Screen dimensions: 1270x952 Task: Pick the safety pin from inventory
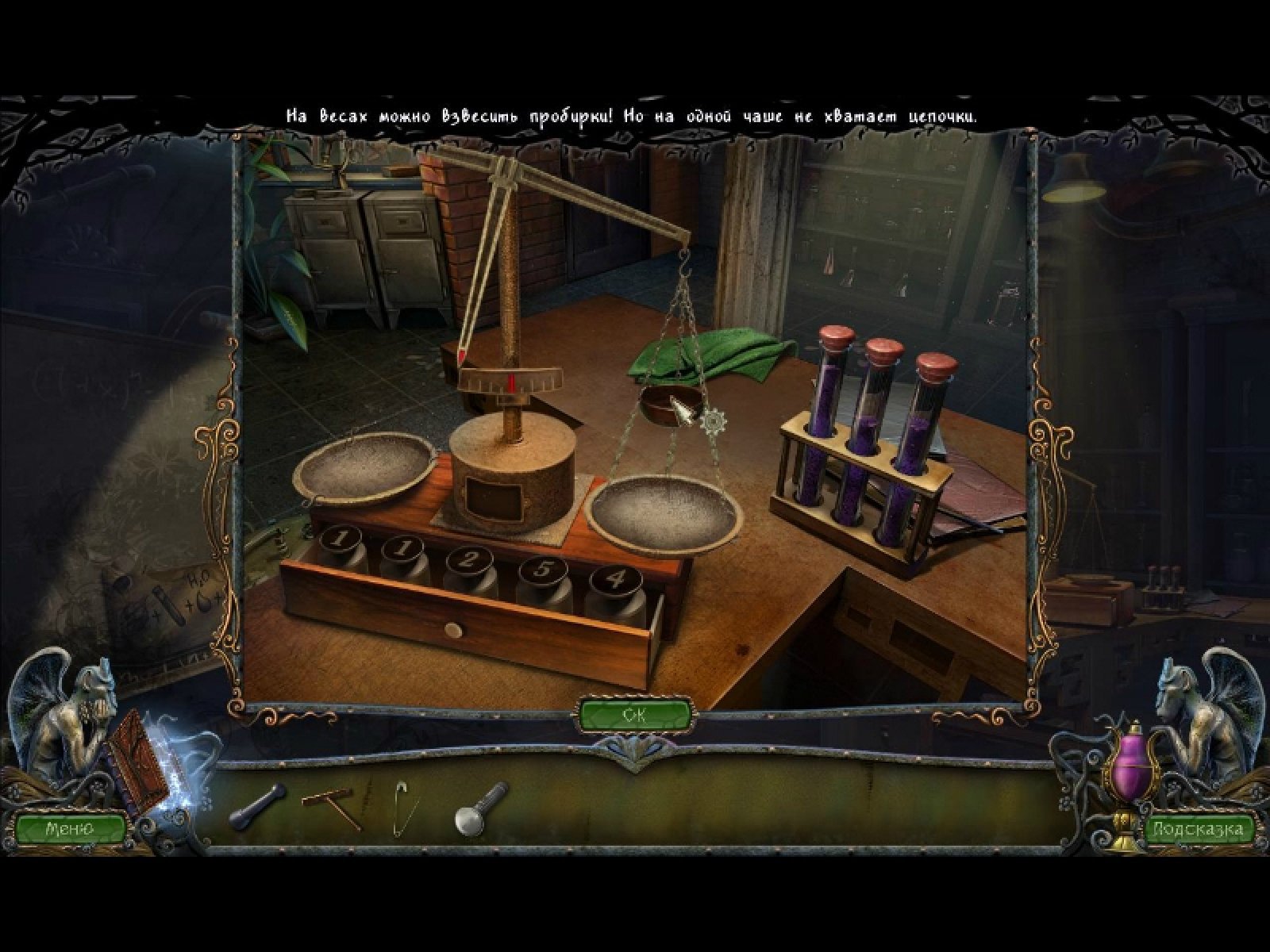tap(402, 808)
